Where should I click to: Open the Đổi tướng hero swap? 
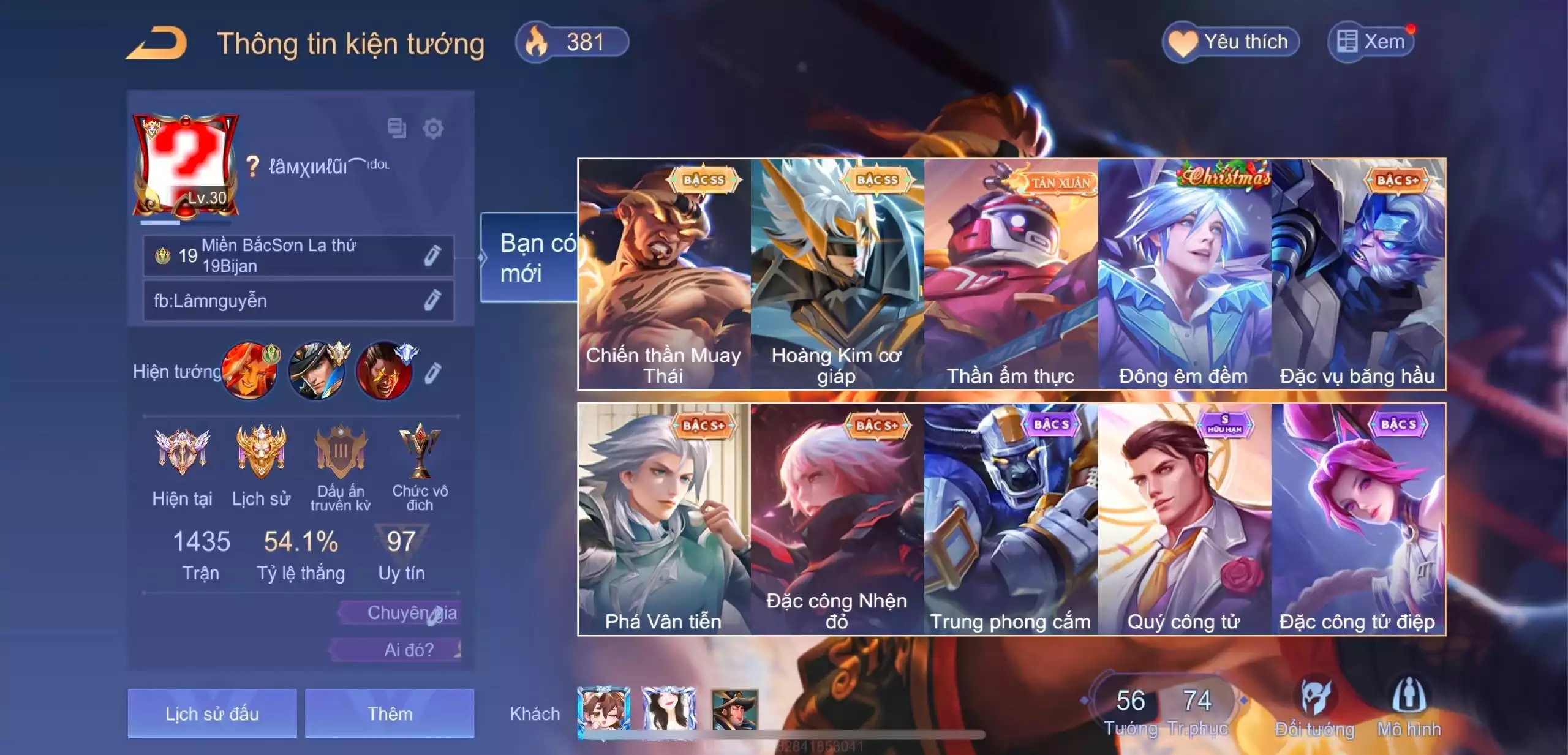(x=1314, y=705)
